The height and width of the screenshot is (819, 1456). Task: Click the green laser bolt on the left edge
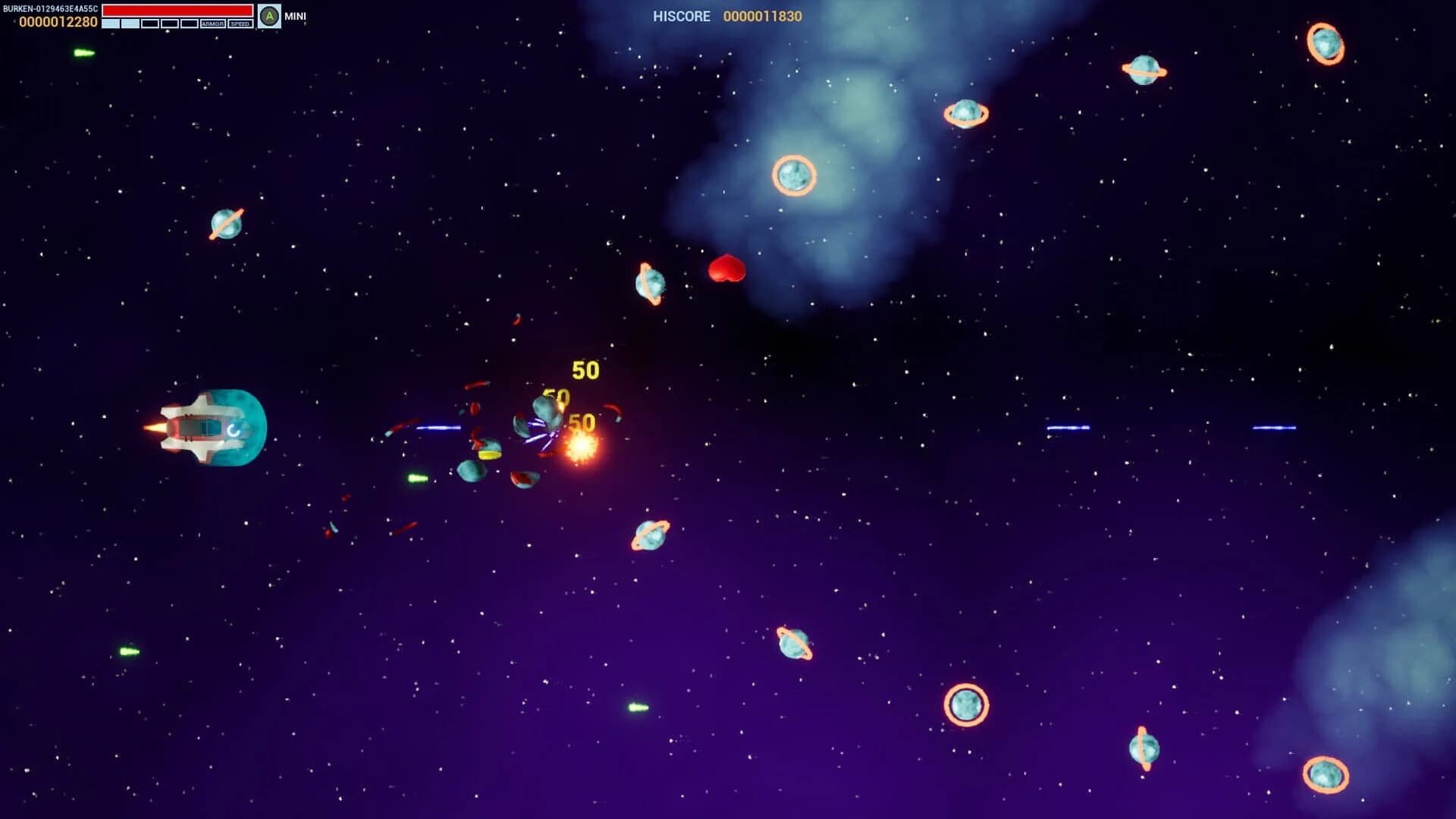point(83,52)
